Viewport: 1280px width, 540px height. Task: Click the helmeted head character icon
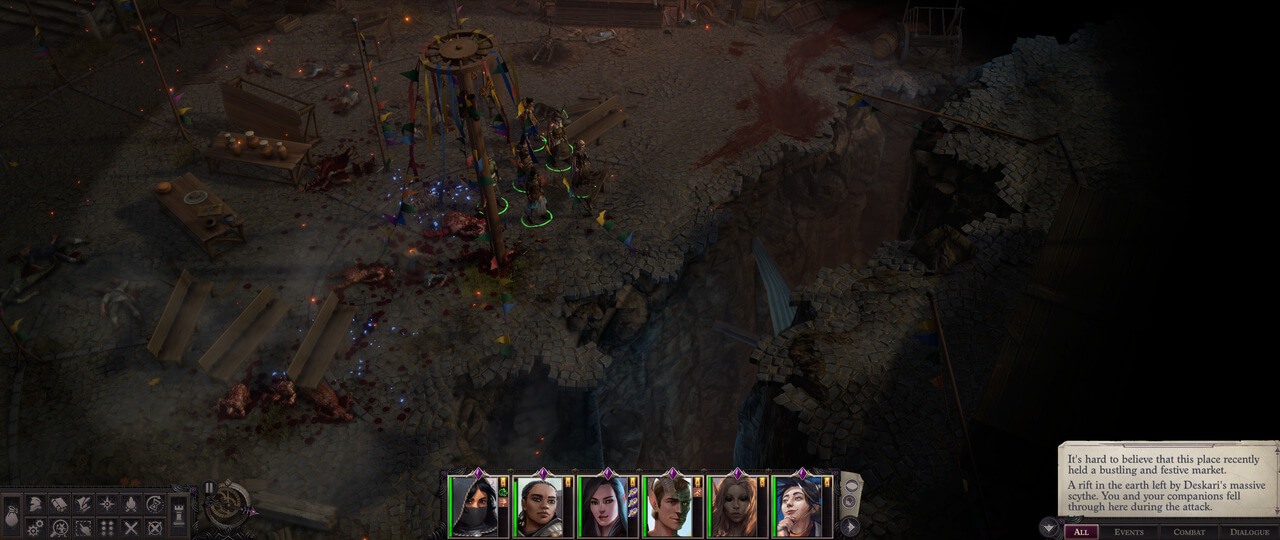click(35, 504)
